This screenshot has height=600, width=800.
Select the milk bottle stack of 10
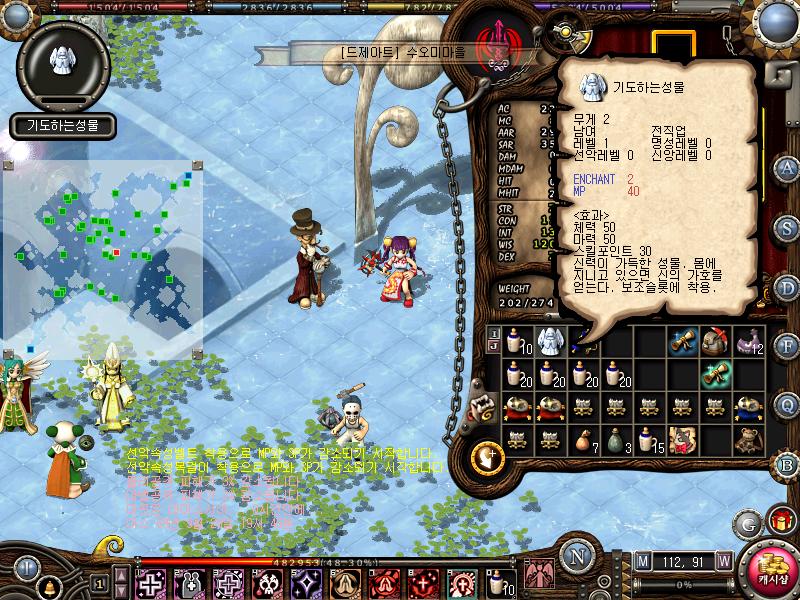click(x=515, y=342)
